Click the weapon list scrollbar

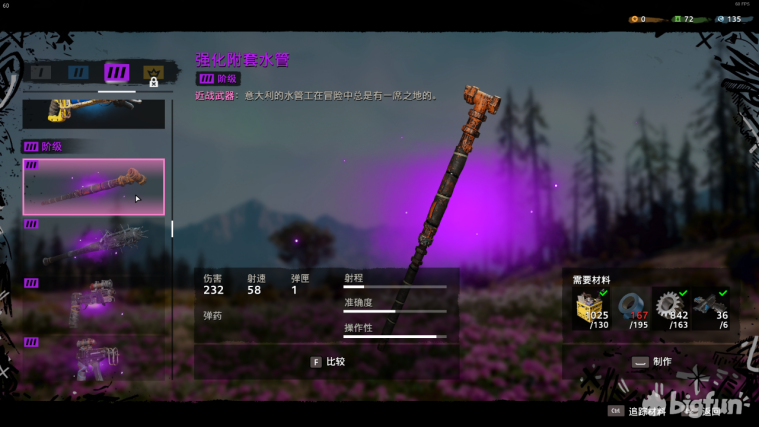(172, 229)
